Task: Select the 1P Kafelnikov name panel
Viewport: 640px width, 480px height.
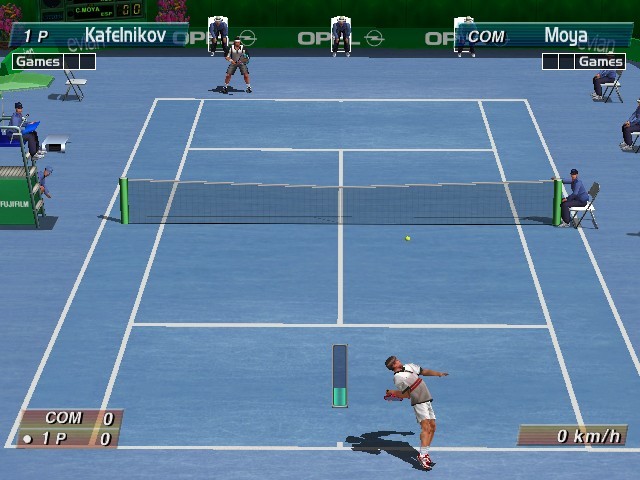Action: (100, 36)
